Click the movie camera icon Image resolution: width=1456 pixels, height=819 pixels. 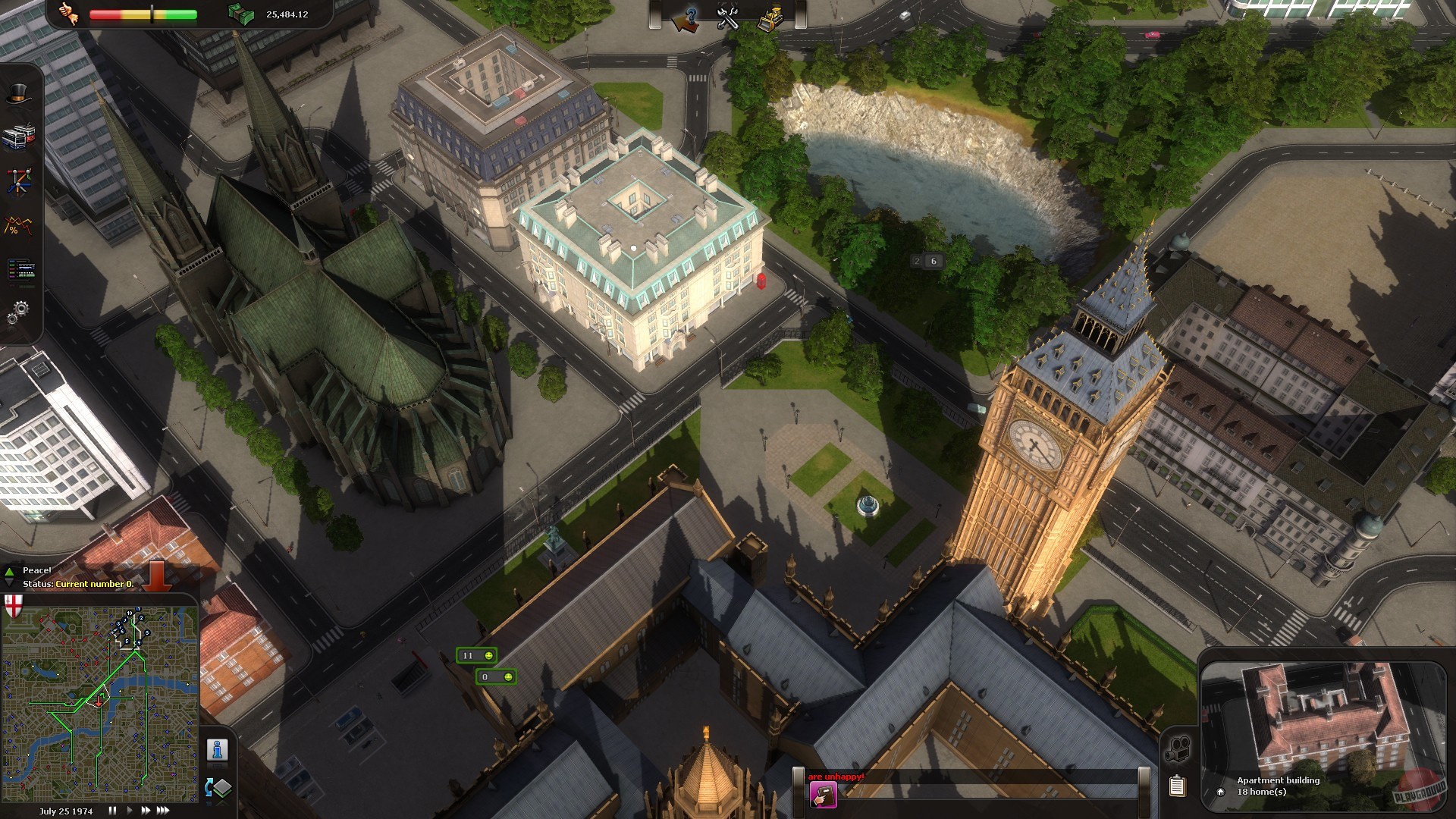[1177, 749]
